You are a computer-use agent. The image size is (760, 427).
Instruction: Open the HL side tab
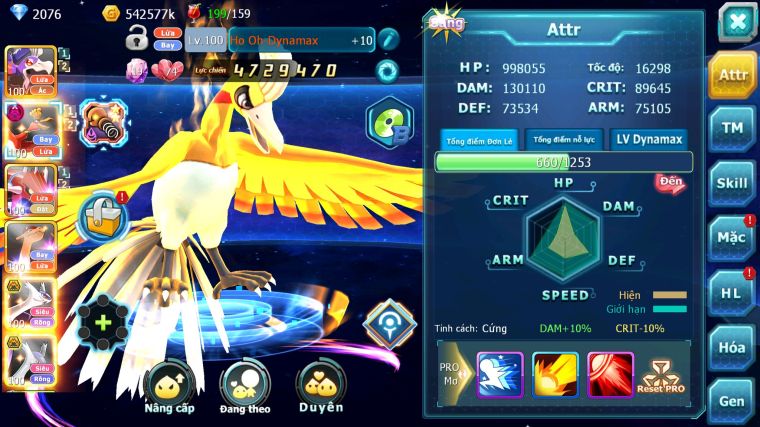[733, 293]
